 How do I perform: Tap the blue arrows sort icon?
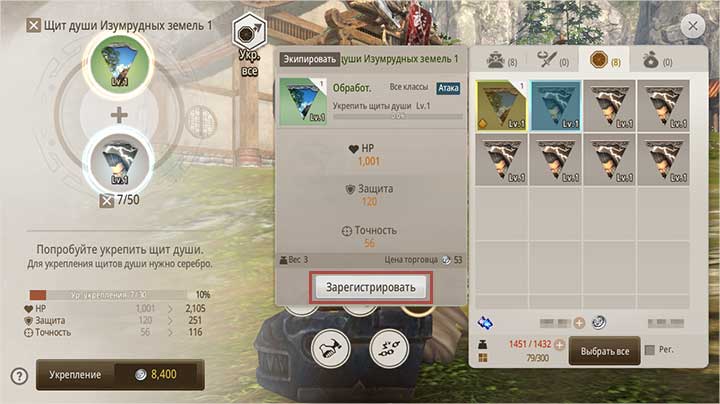coord(486,323)
